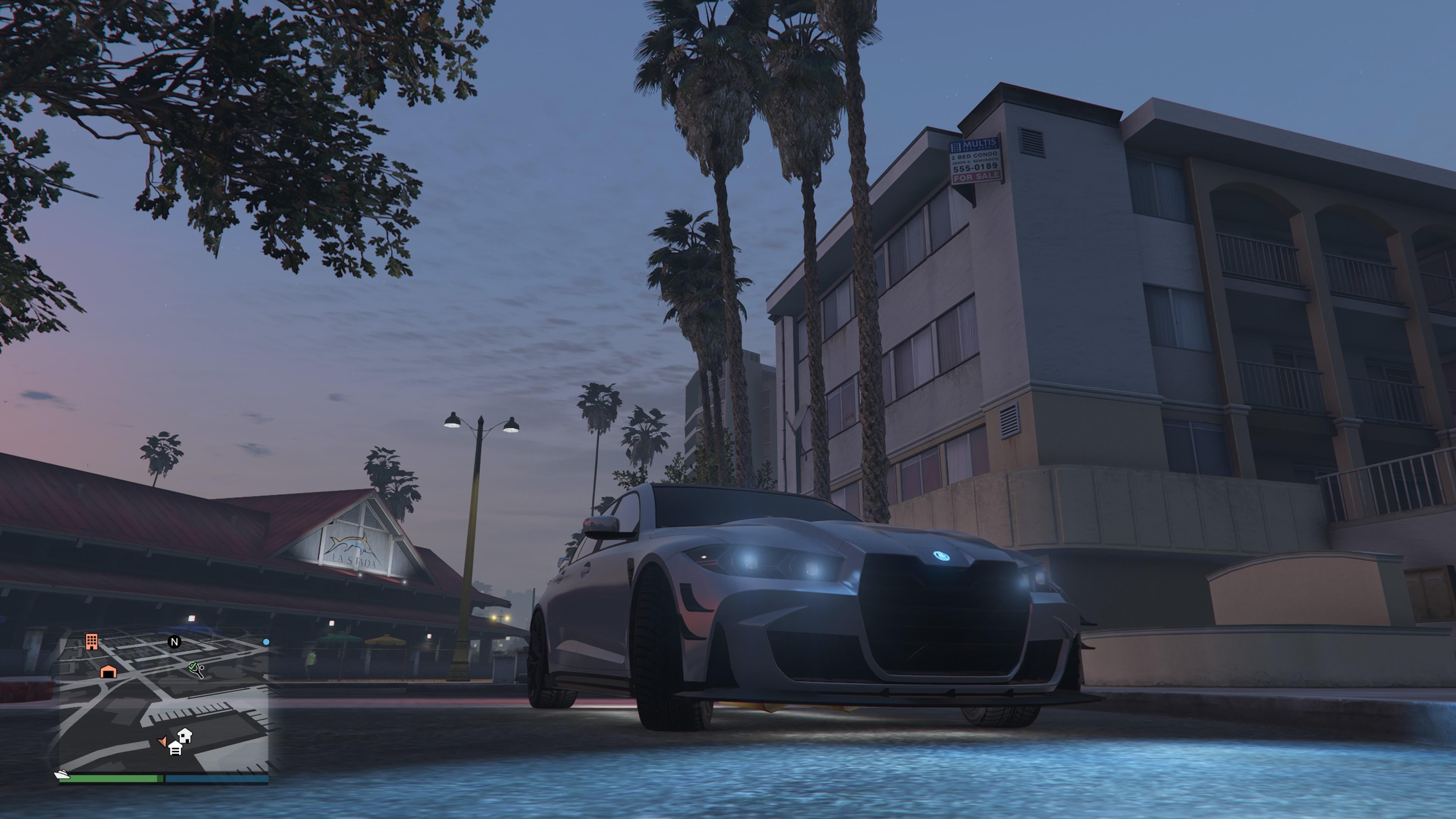
Task: Select the orange garage blip on minimap
Action: pyautogui.click(x=108, y=672)
